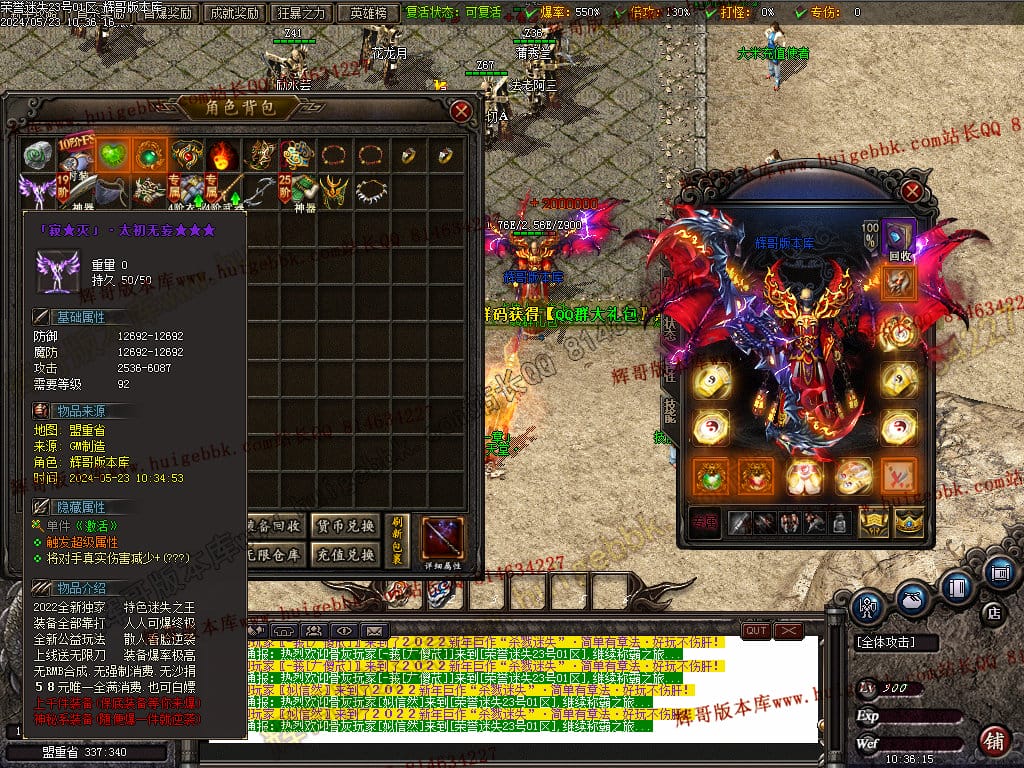
Task: Select the purple winged item in the bag
Action: coord(37,190)
